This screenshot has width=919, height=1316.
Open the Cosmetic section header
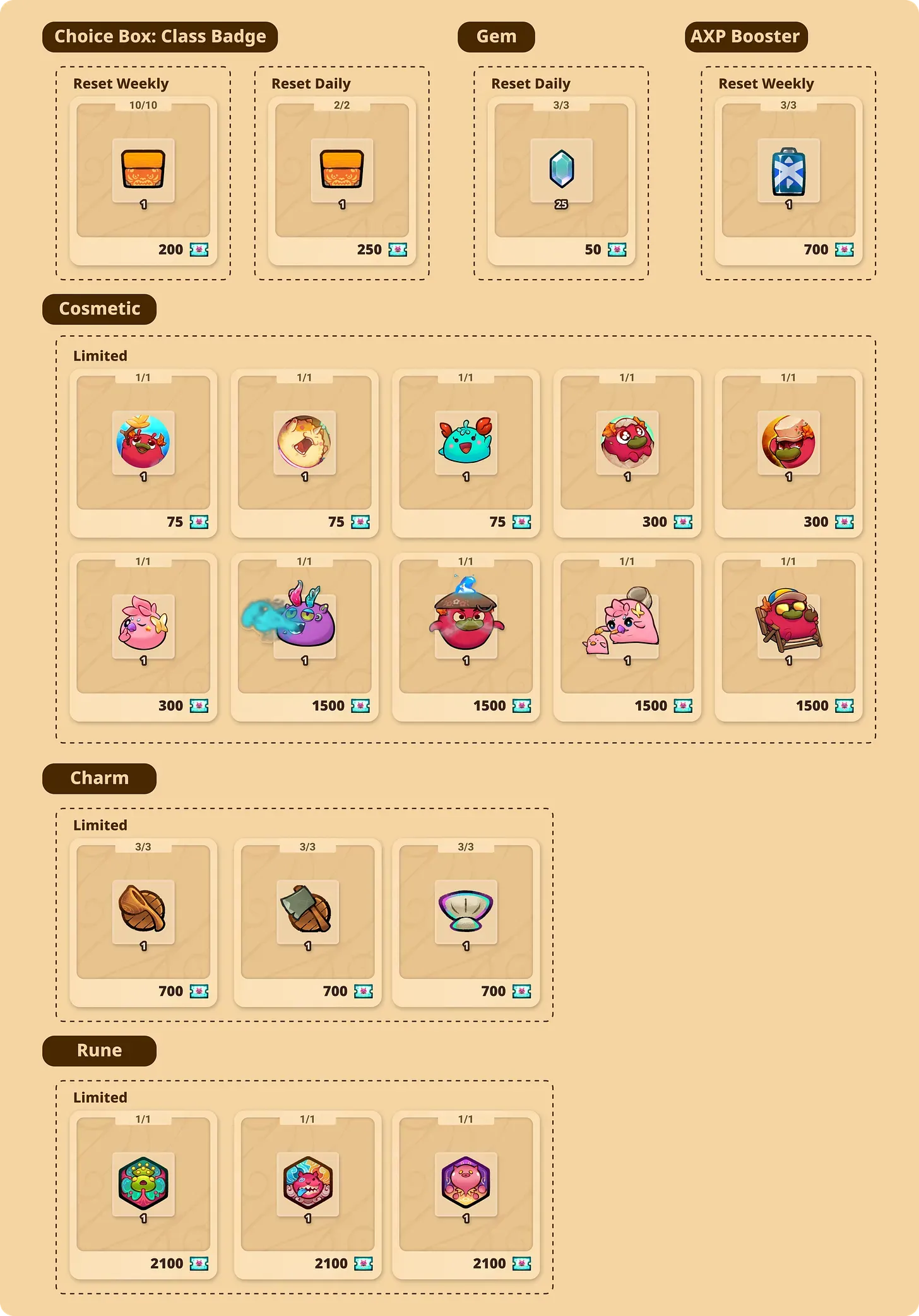[x=99, y=309]
